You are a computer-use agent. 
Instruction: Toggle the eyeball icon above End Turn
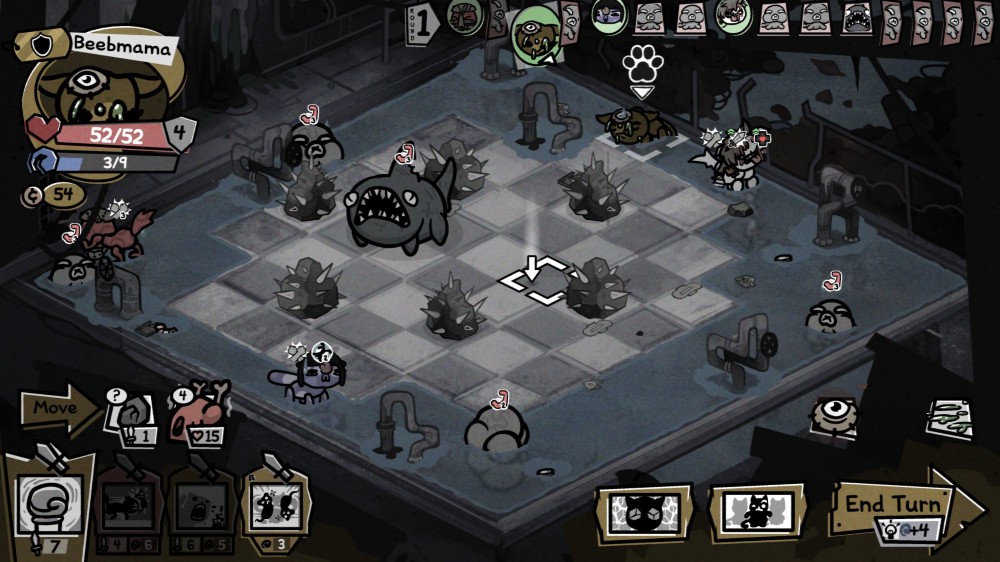click(833, 413)
